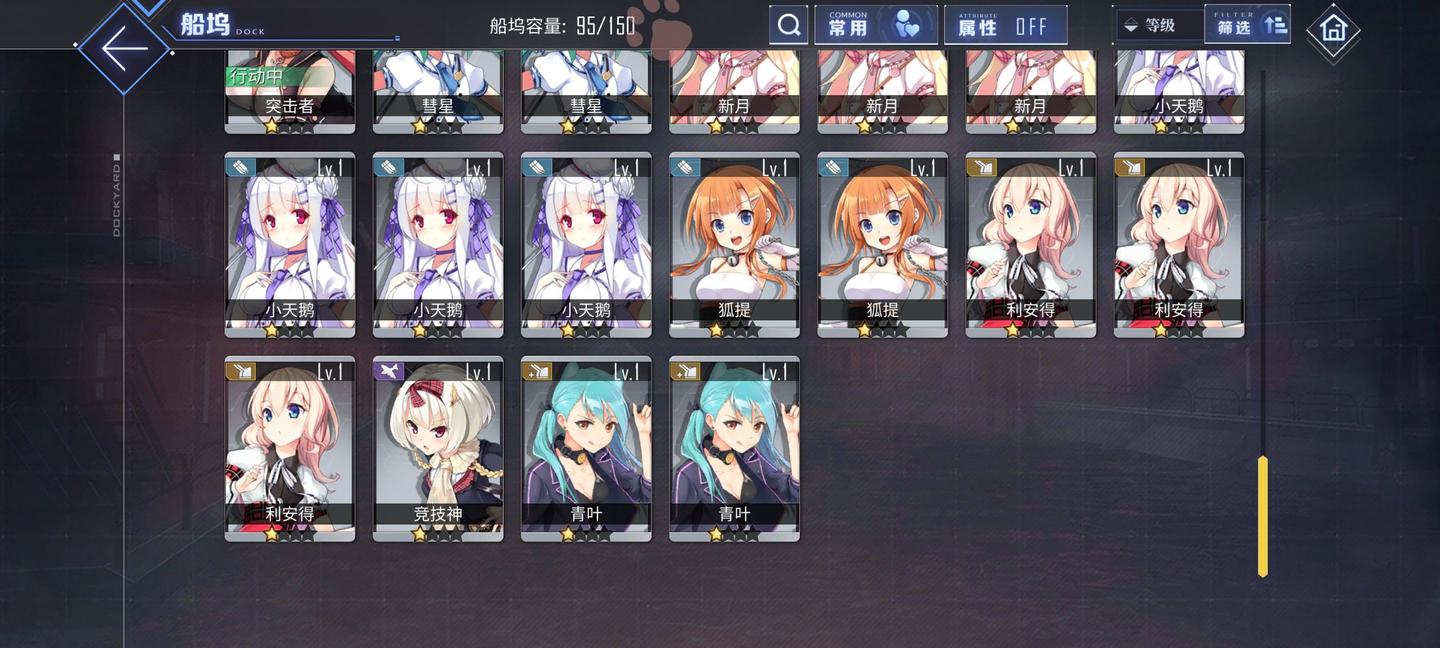Change the 等级 level sort order
This screenshot has width=1440, height=648.
1157,25
